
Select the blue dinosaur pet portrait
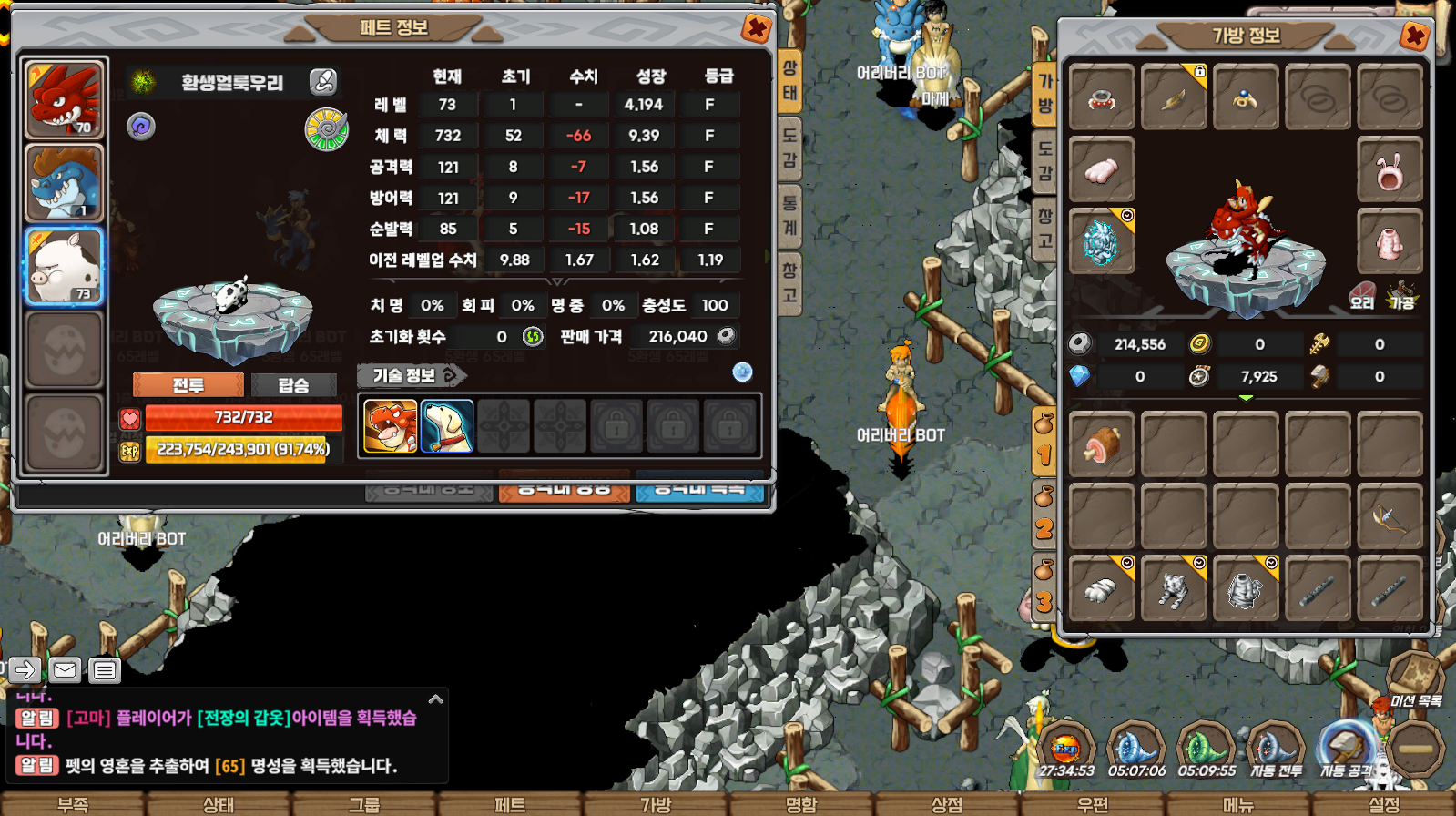tap(65, 184)
